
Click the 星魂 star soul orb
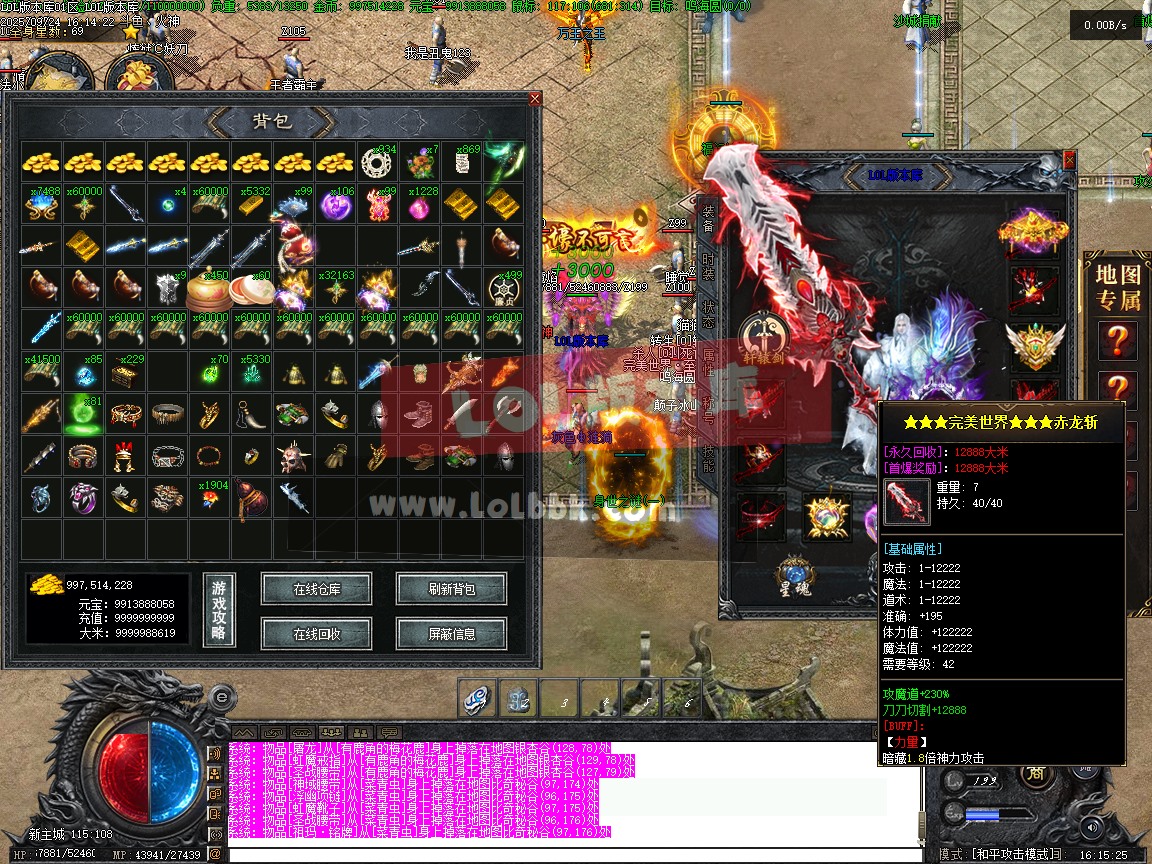pyautogui.click(x=795, y=577)
